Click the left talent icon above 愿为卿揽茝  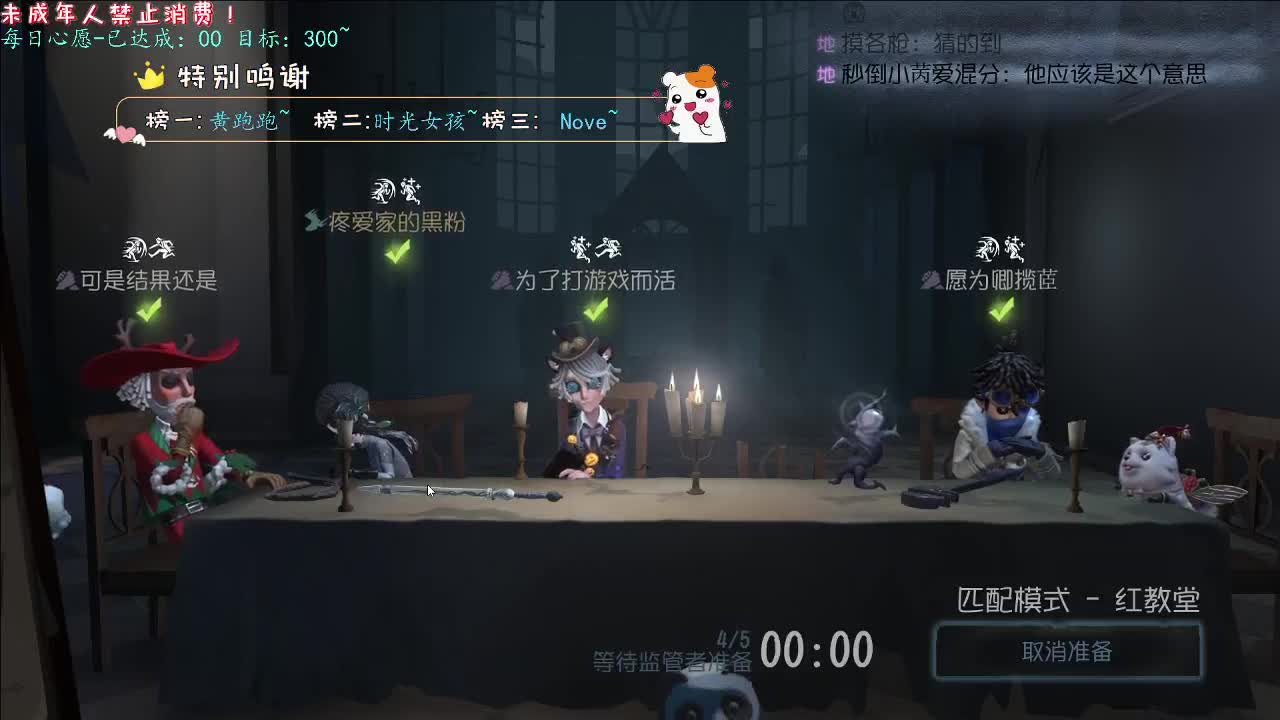(x=986, y=249)
